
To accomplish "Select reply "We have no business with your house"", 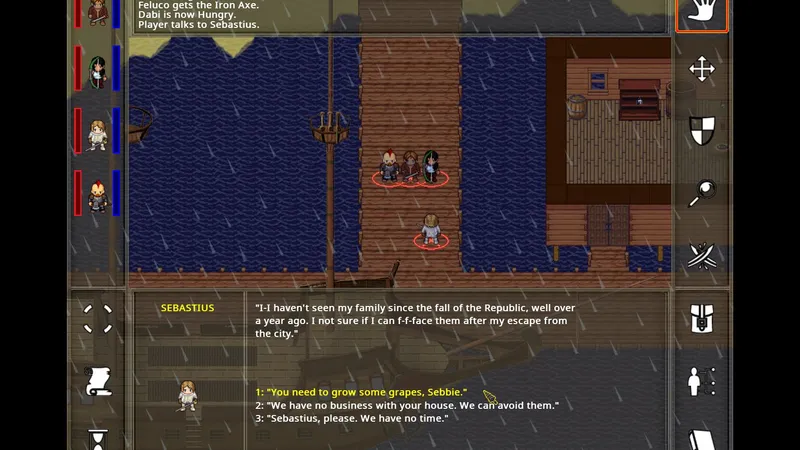I will 406,405.
